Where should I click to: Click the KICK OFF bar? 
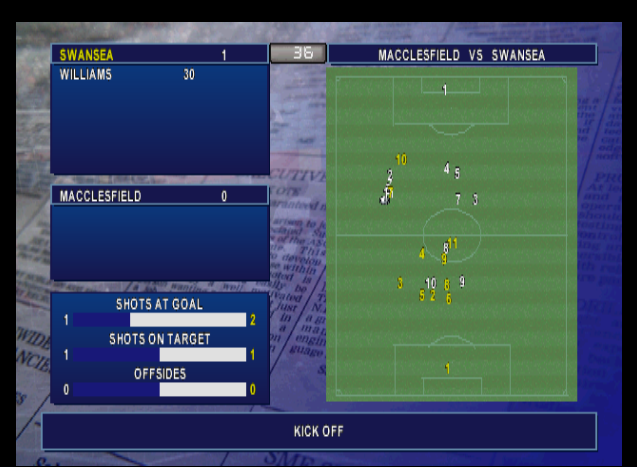[318, 431]
